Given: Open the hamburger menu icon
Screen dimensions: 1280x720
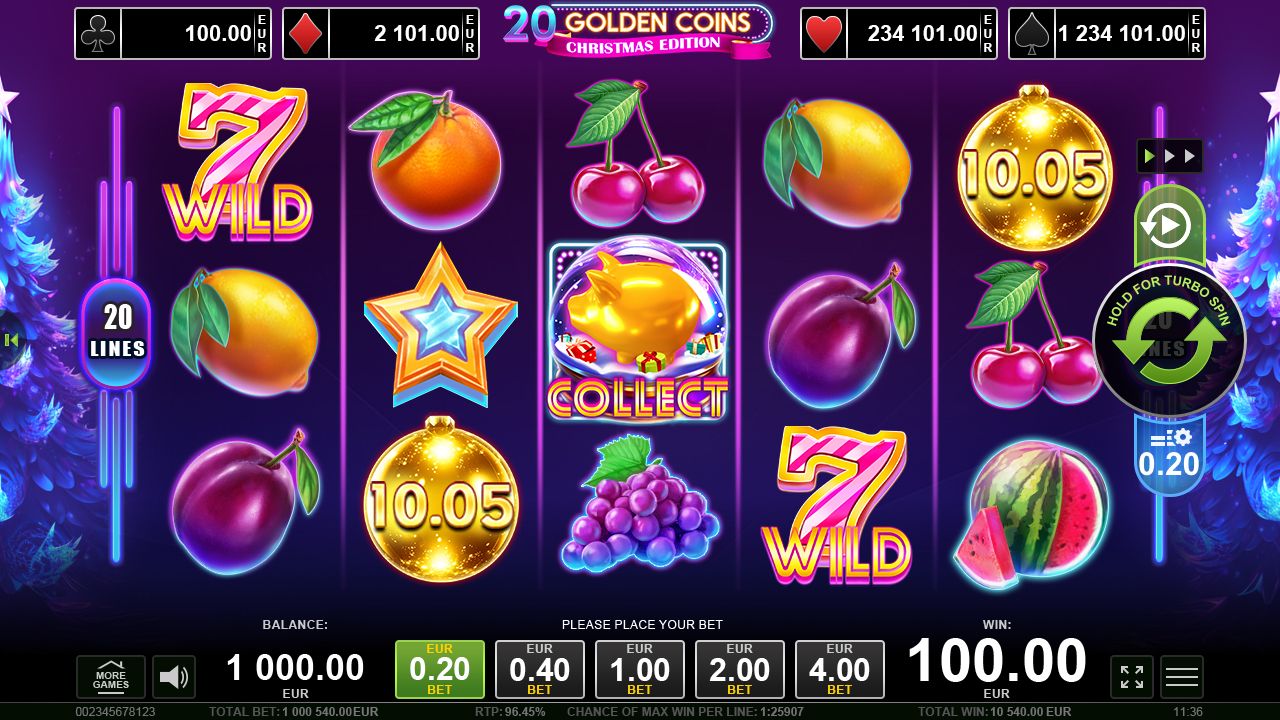Looking at the screenshot, I should point(1181,677).
